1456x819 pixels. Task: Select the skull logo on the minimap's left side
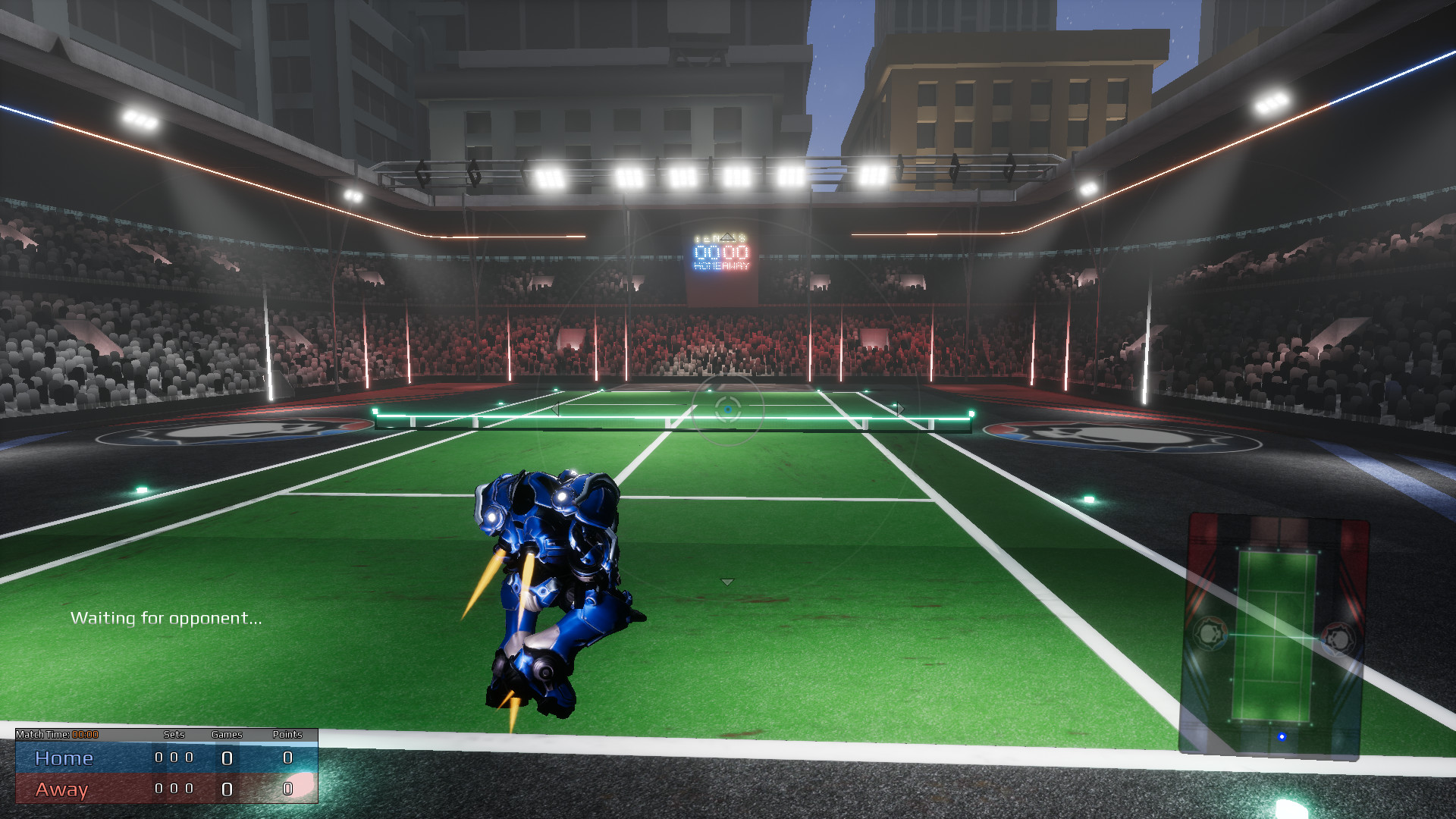click(1210, 633)
